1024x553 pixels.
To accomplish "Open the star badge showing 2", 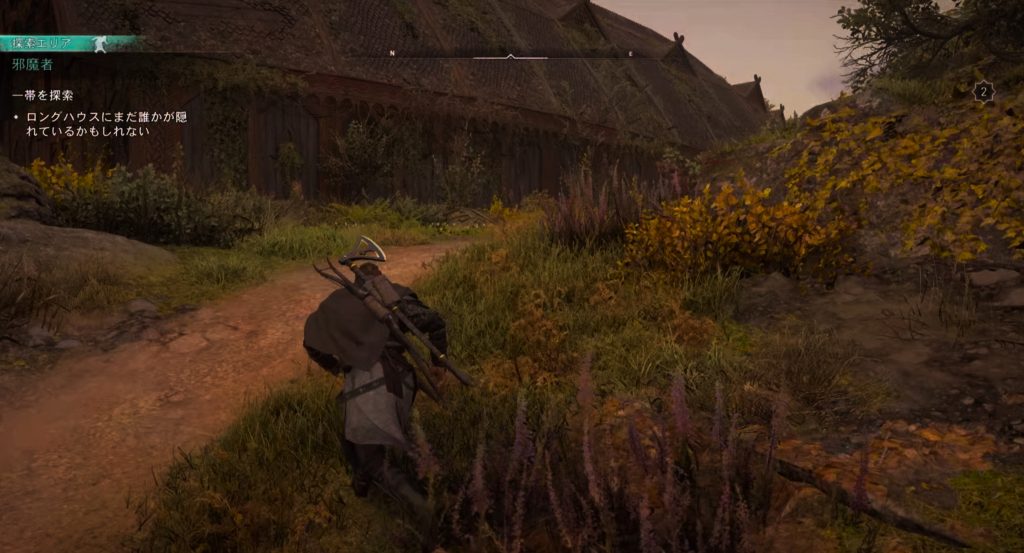I will pos(983,92).
